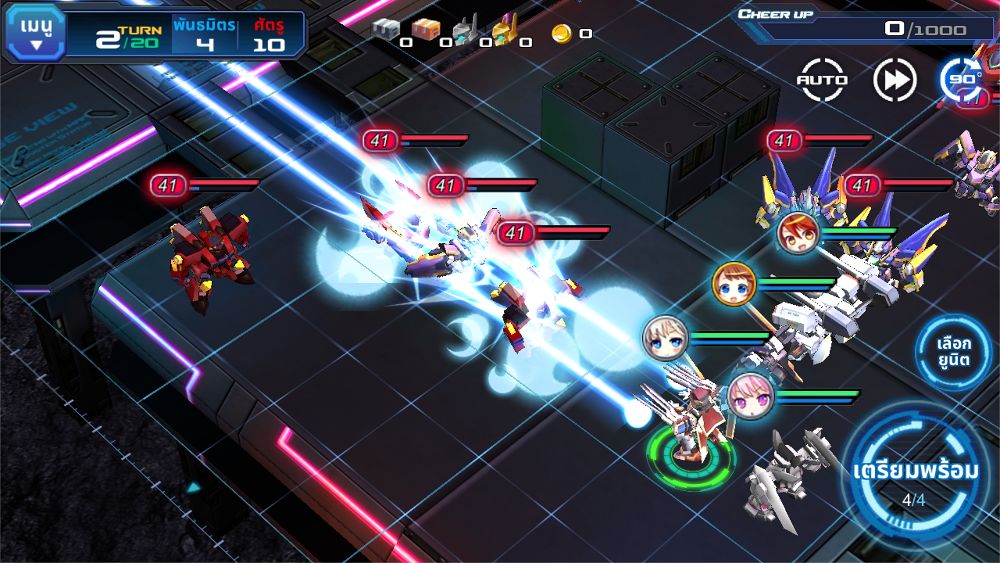Viewport: 1000px width, 563px height.
Task: Select the brown-haired pilot portrait
Action: [732, 283]
